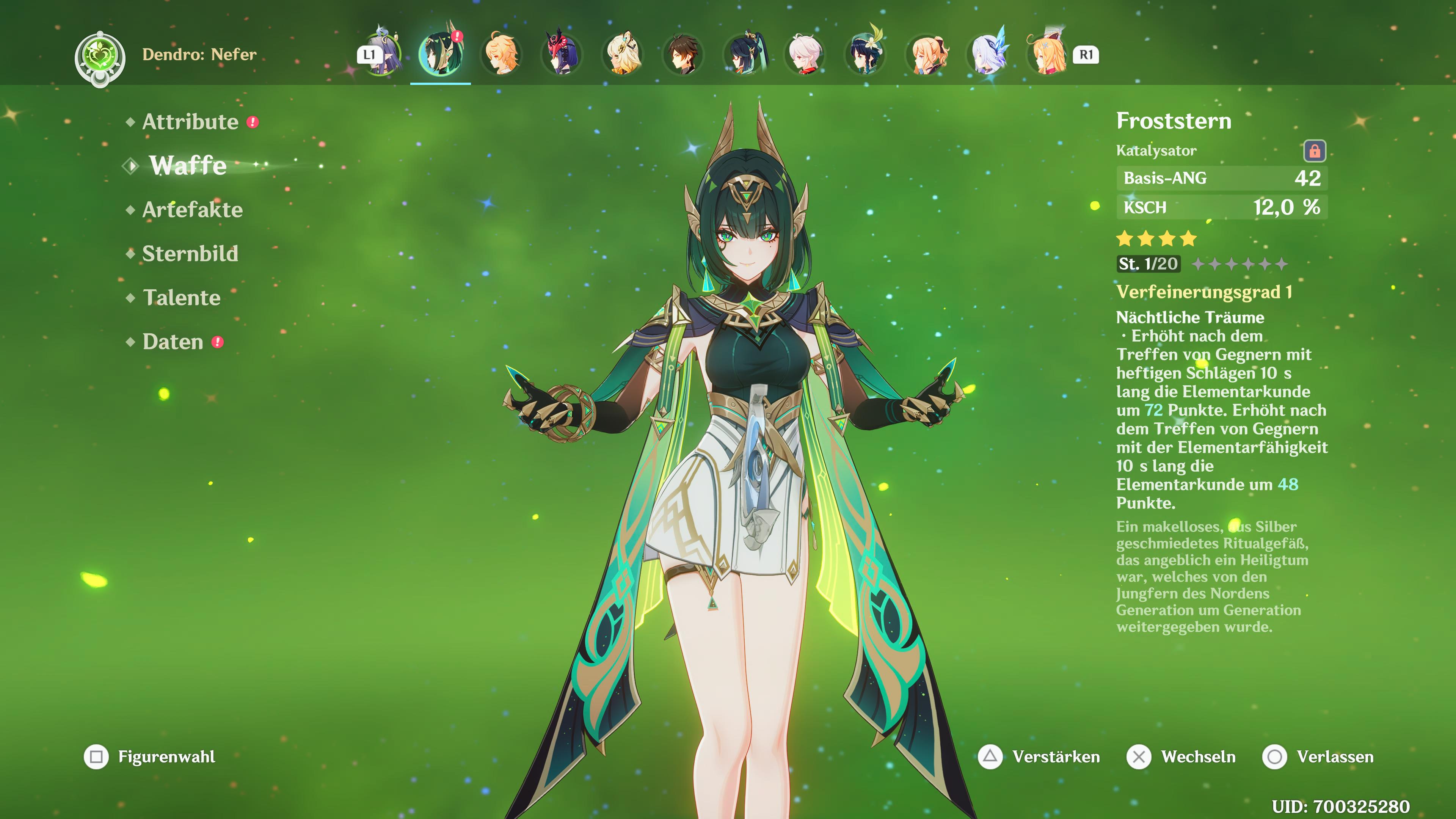Screen dimensions: 1456x819
Task: Choose Jean's blonde ponytail portrait
Action: 926,54
